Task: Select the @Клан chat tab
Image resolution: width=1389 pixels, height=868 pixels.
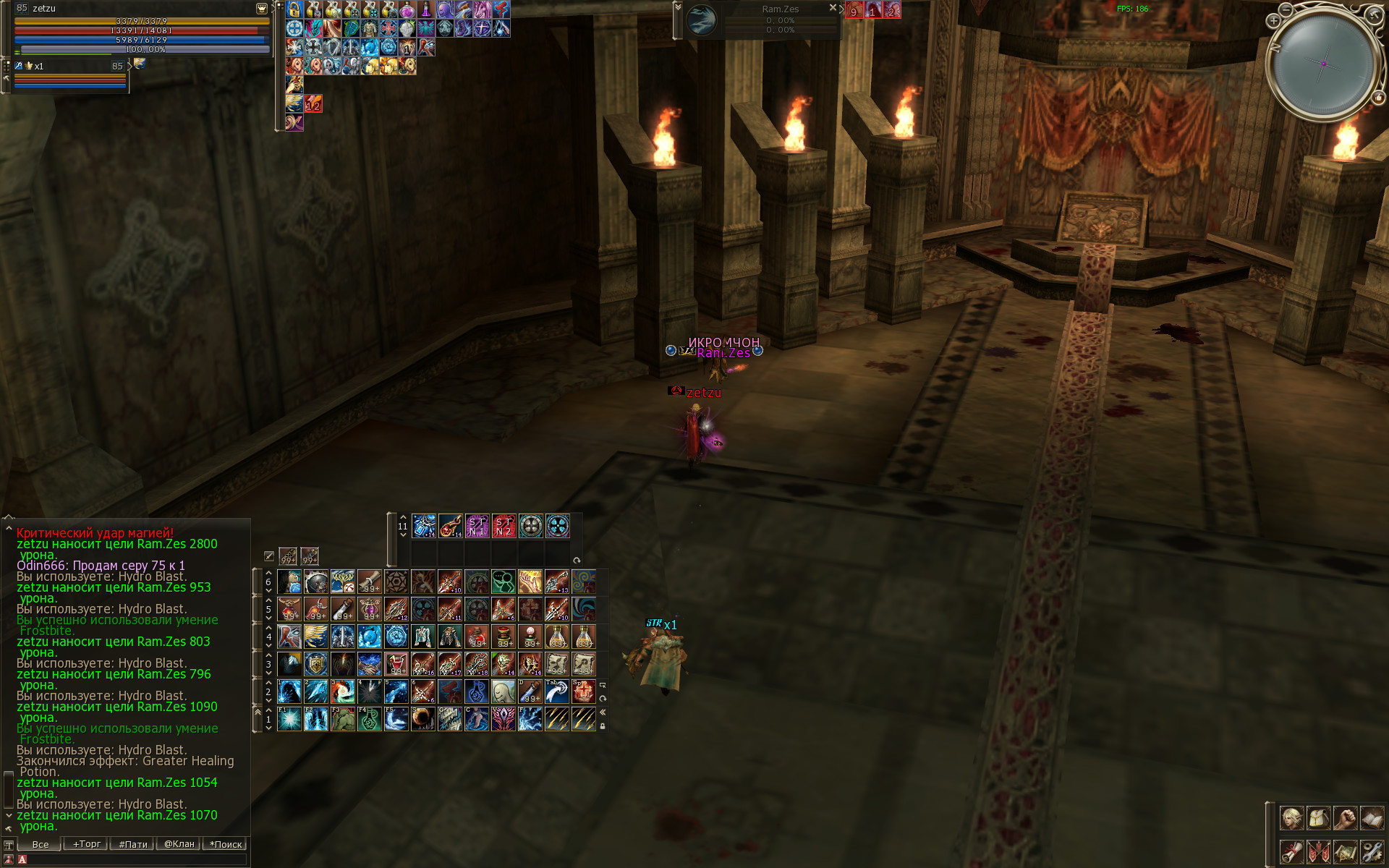Action: click(179, 843)
